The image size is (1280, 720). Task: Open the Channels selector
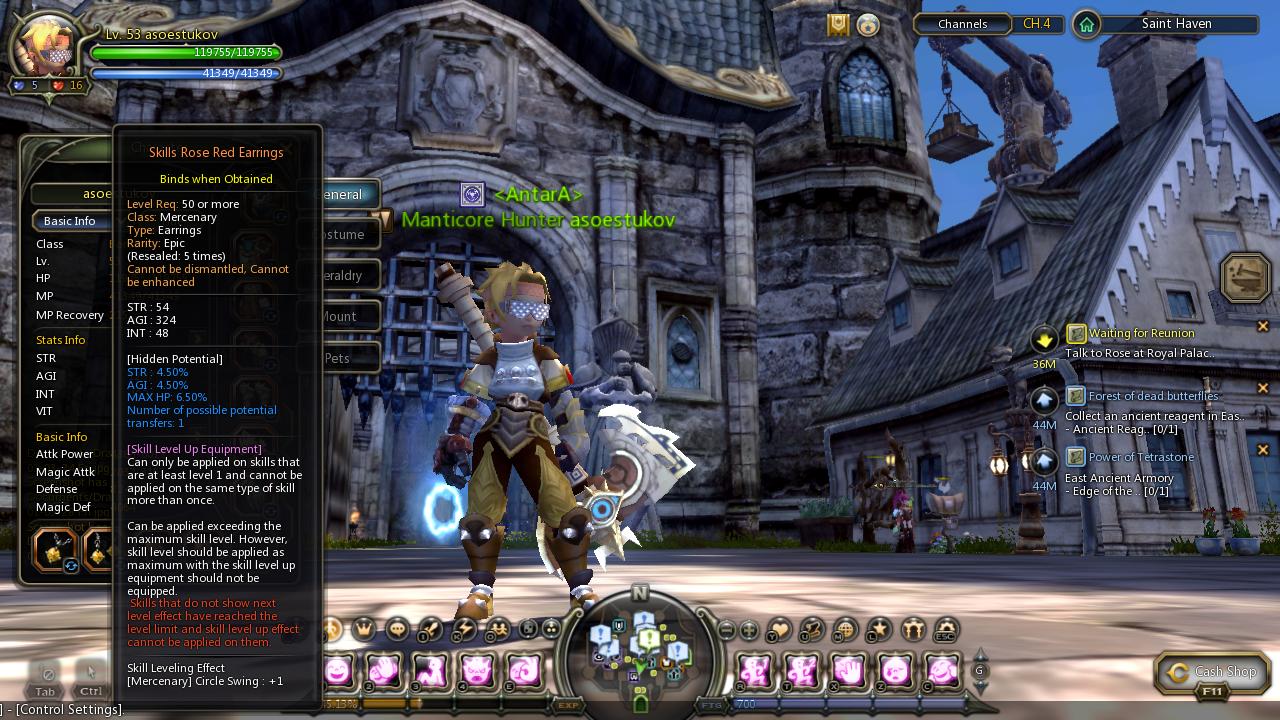pos(962,24)
